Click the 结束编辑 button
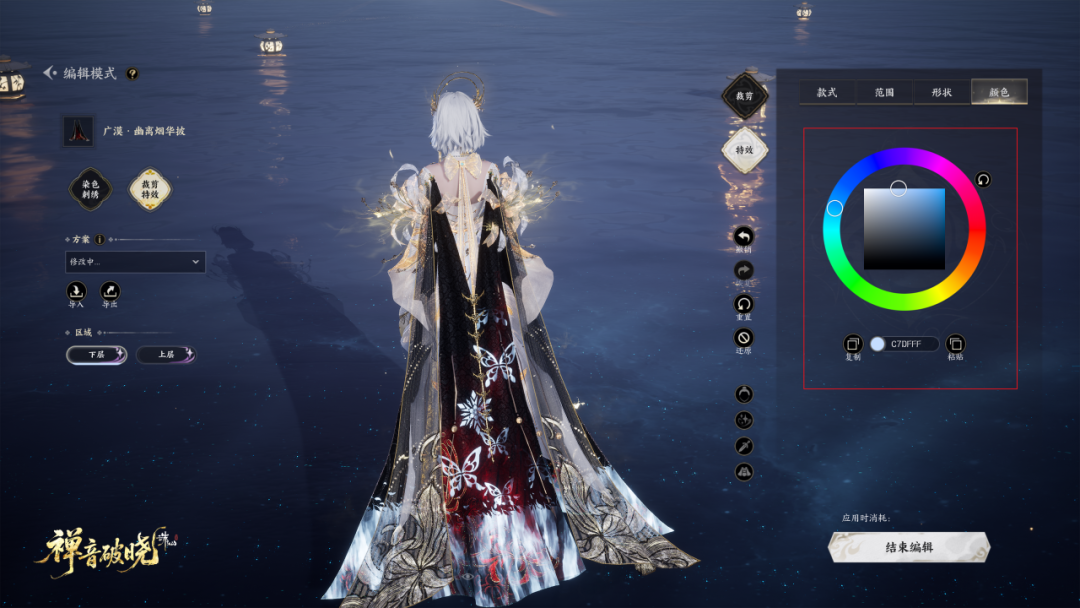The image size is (1080, 608). pyautogui.click(x=909, y=547)
